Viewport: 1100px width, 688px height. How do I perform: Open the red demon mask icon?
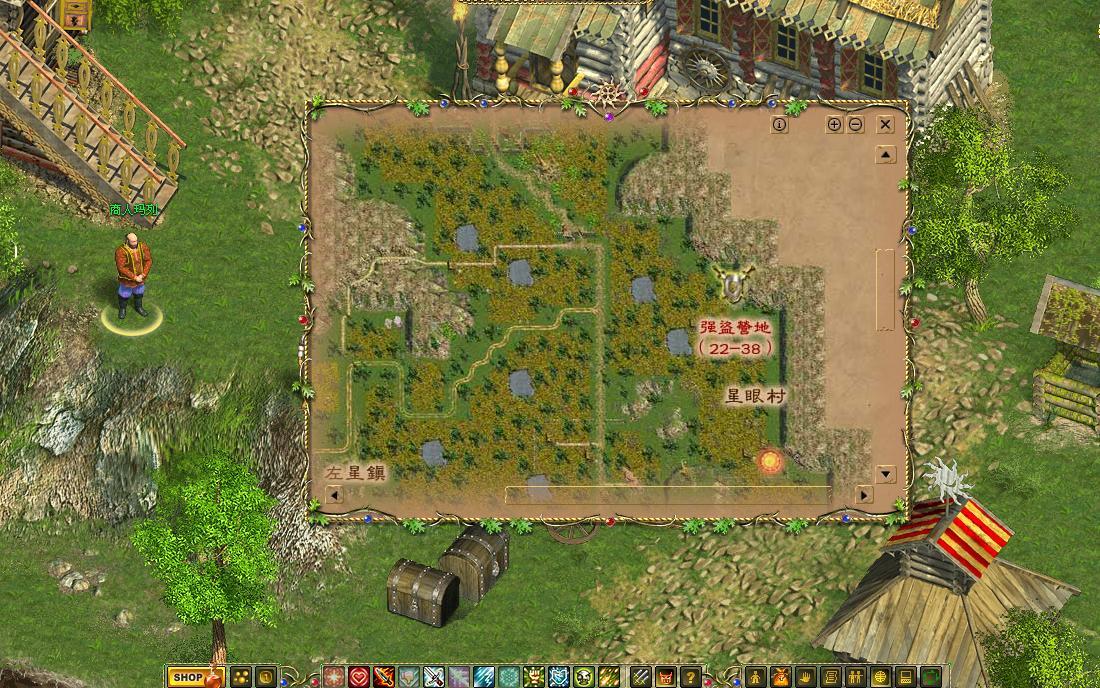click(x=665, y=677)
